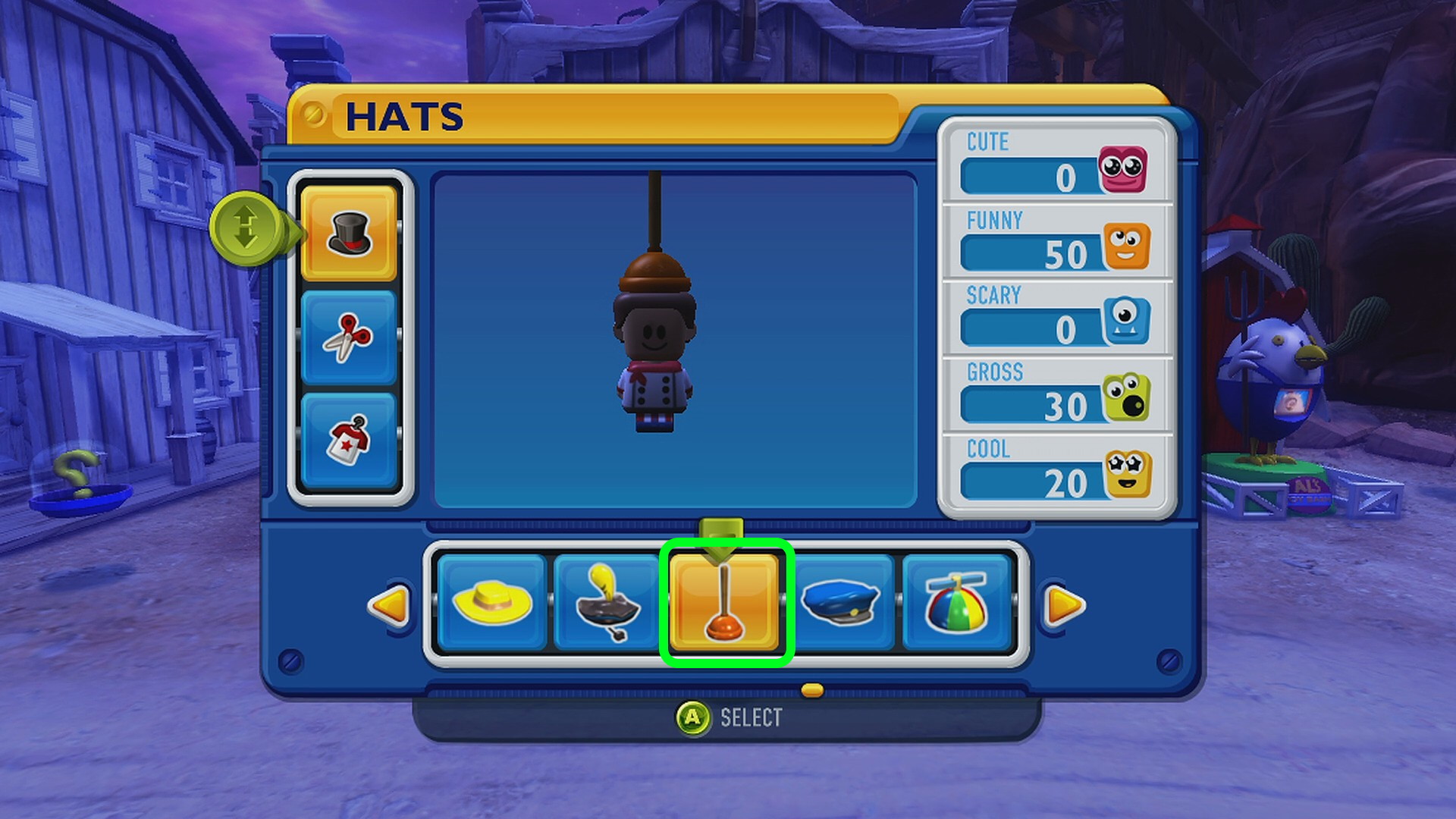Choose the yellow sun hat
The height and width of the screenshot is (819, 1456).
tap(492, 603)
